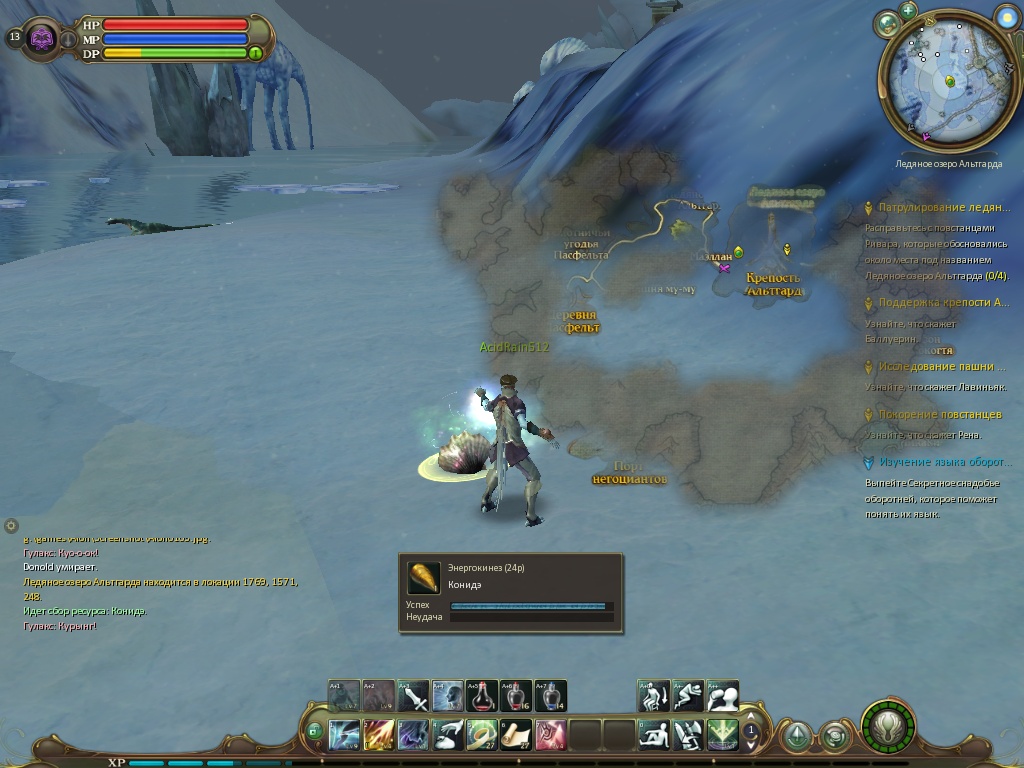
Task: Click the green plus button above minimap
Action: [908, 10]
